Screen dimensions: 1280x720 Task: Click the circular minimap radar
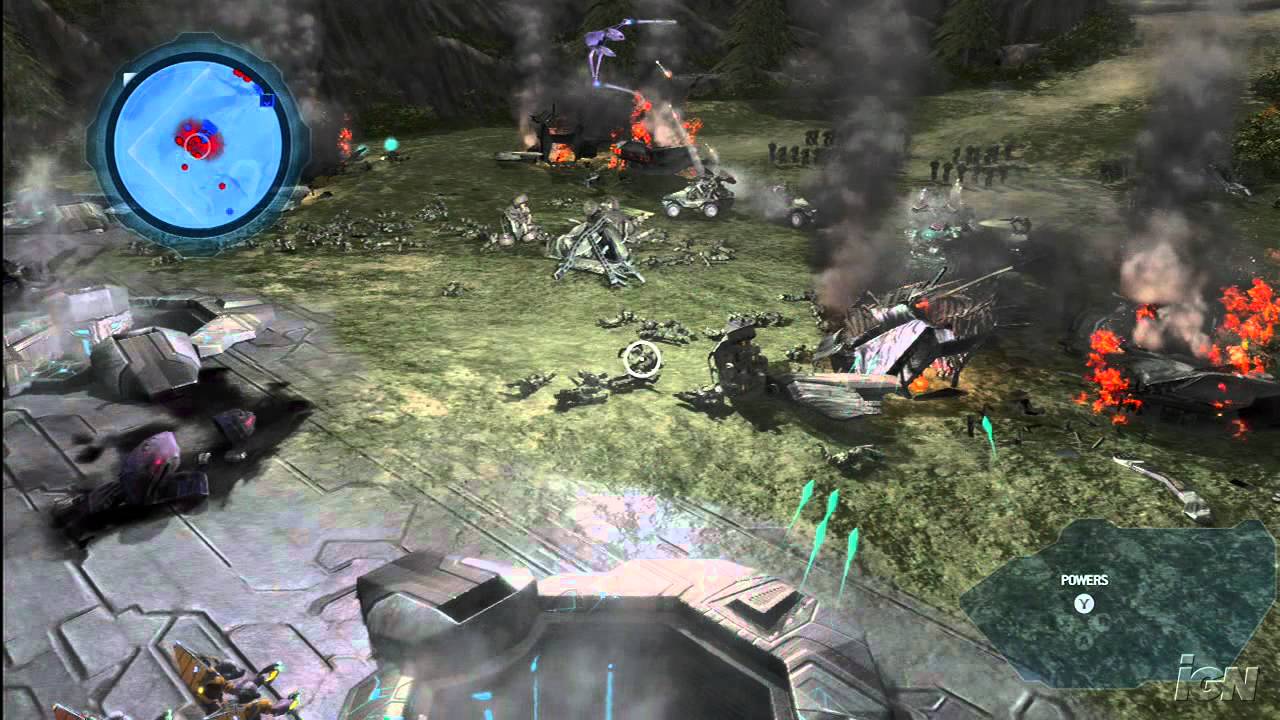(x=195, y=150)
